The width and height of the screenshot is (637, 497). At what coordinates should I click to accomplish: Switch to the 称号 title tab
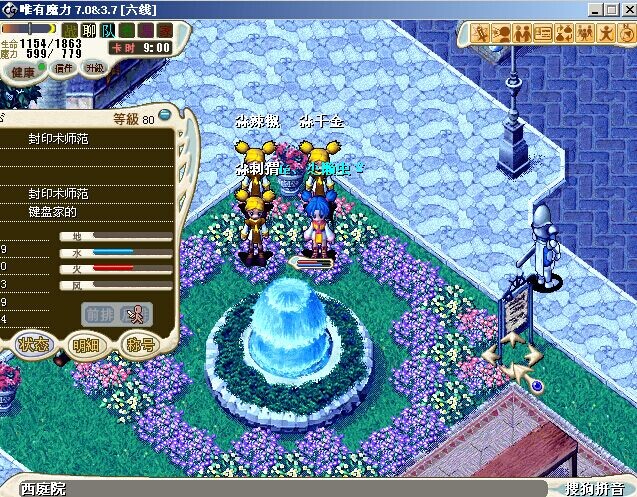(139, 345)
